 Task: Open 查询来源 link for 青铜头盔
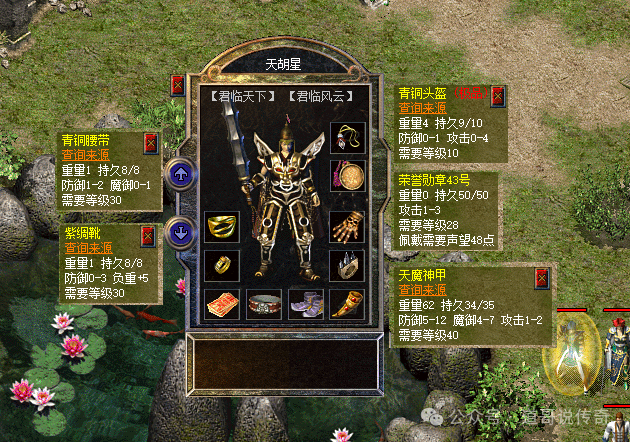[x=421, y=107]
